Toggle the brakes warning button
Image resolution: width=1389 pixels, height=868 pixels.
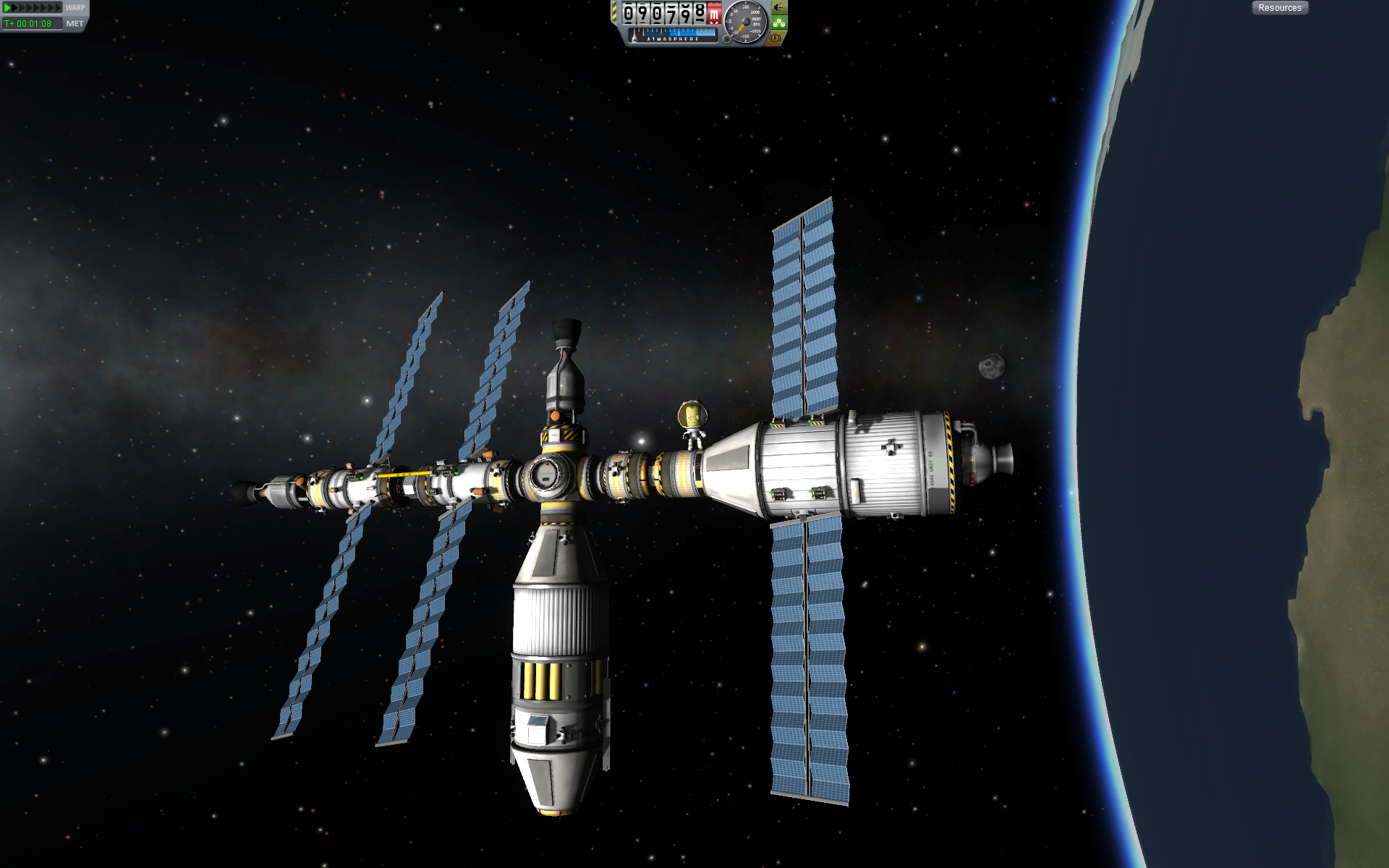pos(776,38)
